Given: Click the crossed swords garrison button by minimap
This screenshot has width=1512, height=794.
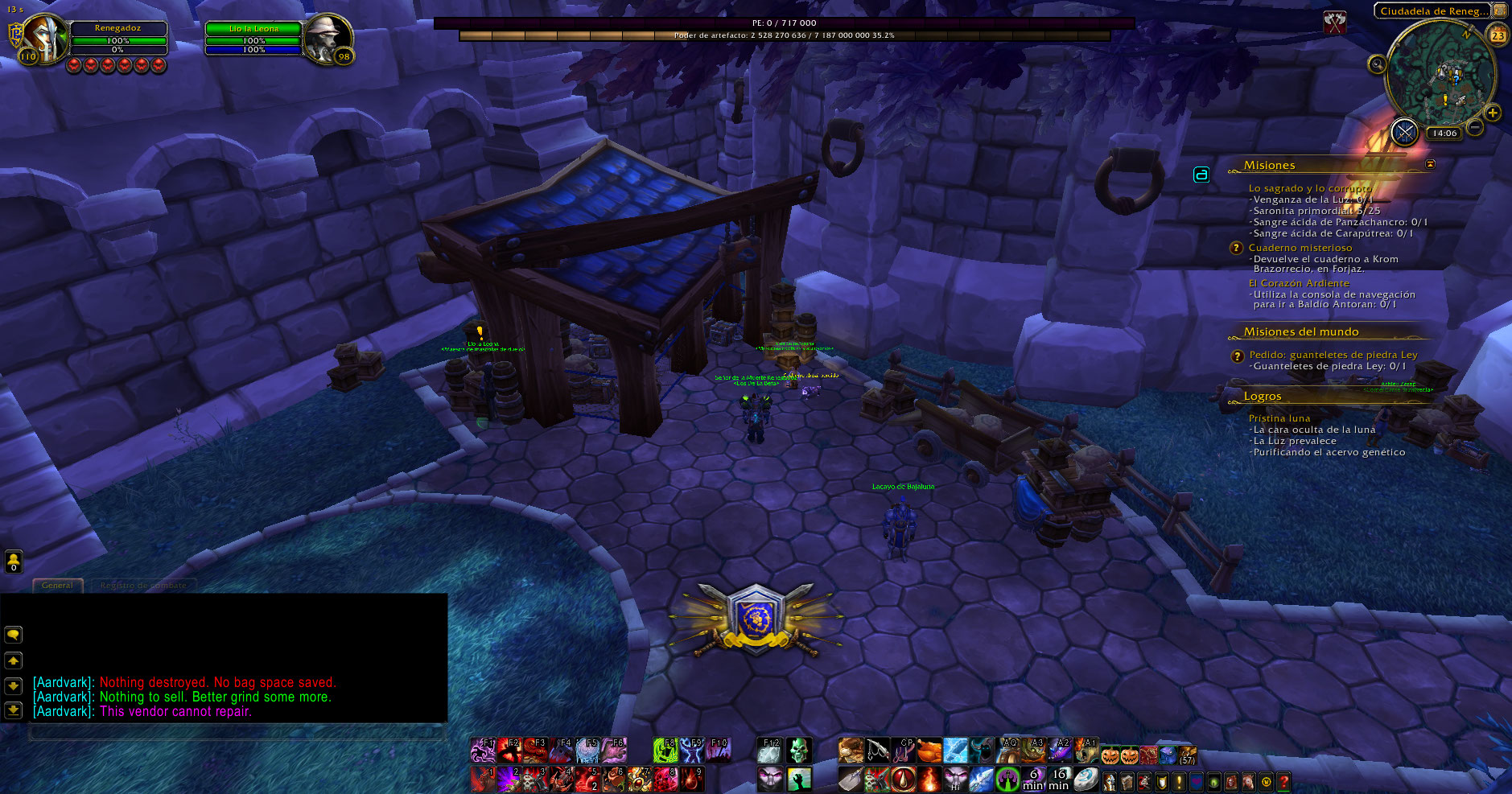Looking at the screenshot, I should point(1404,132).
